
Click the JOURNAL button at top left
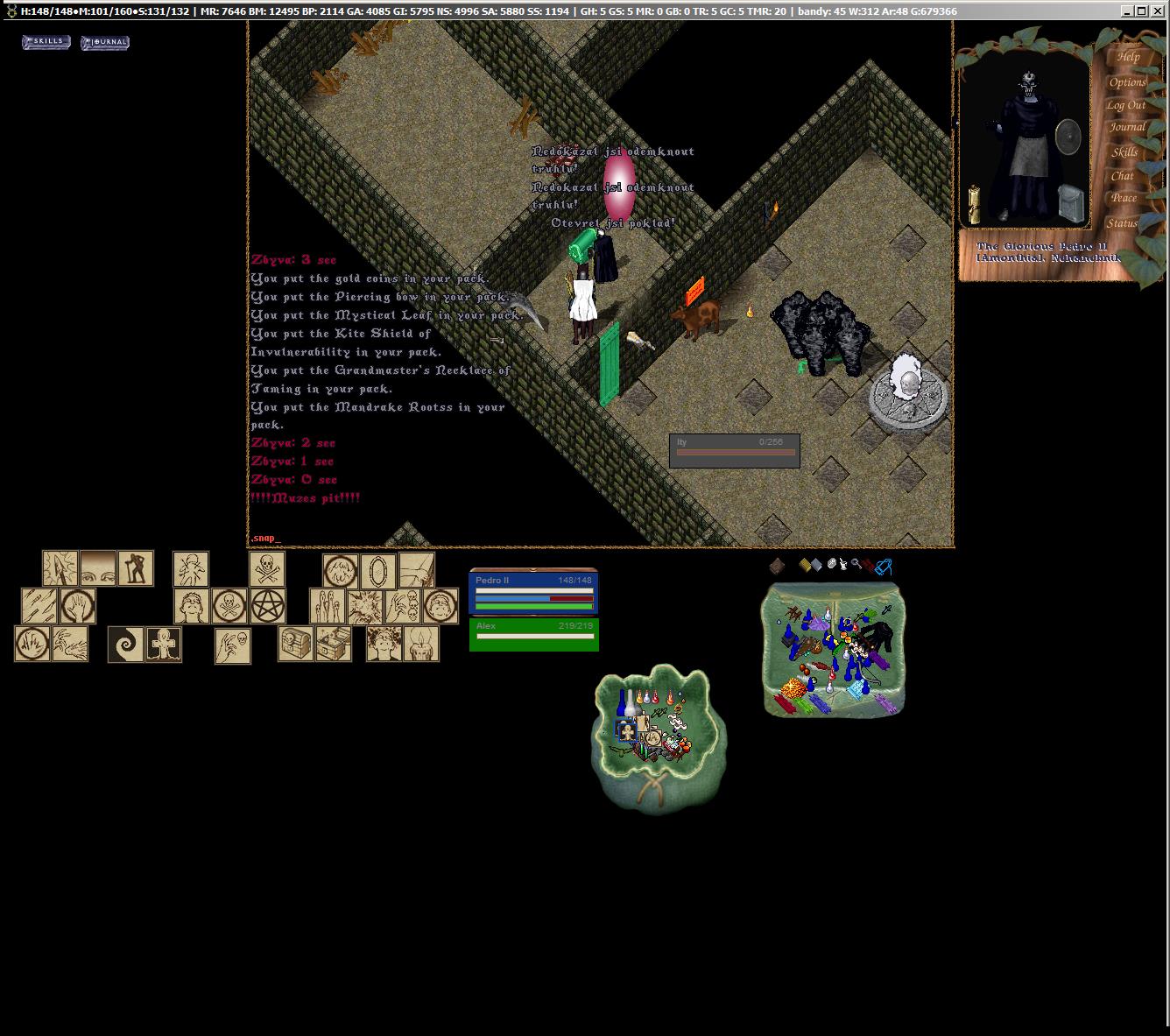coord(105,43)
